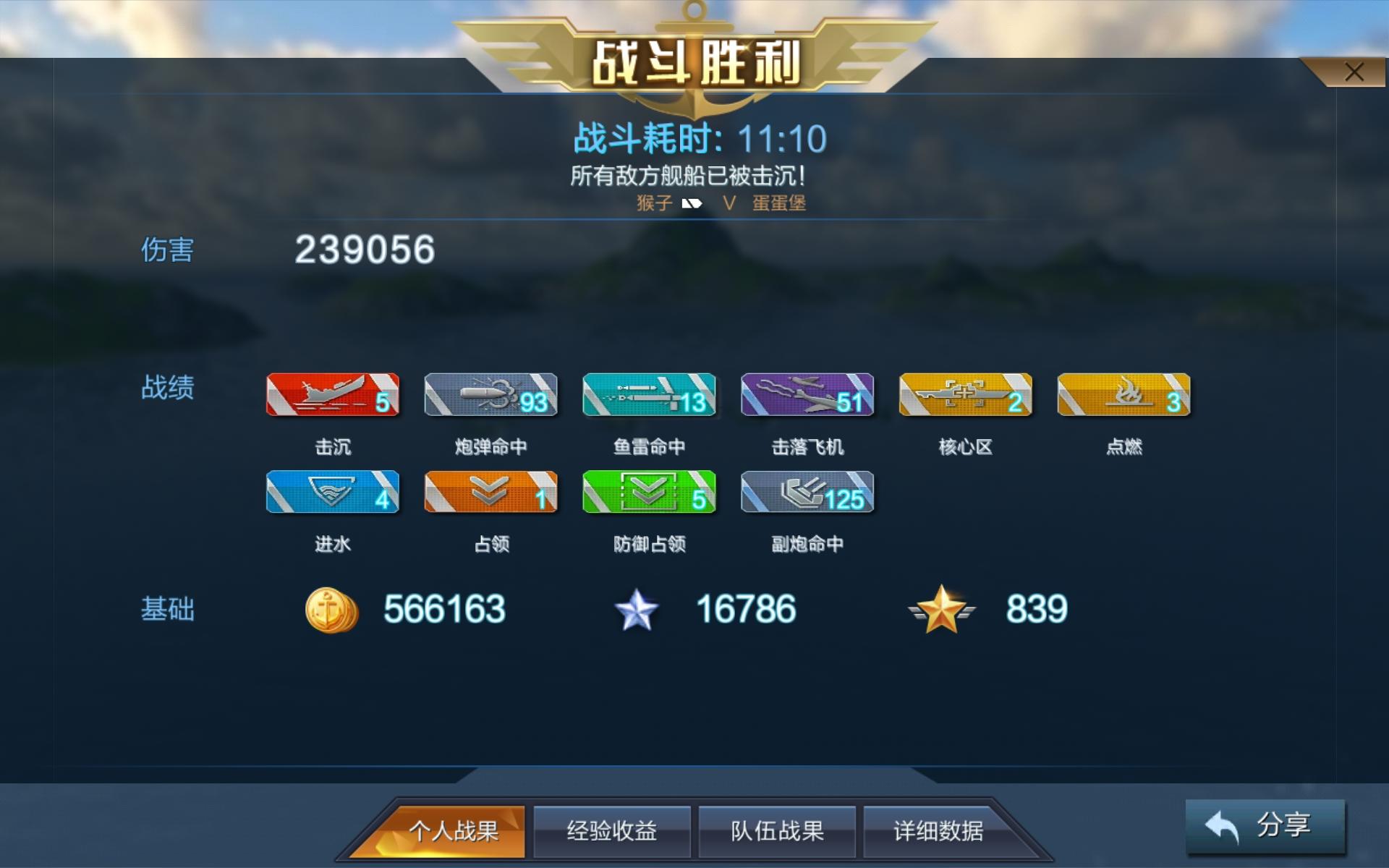Click the 击落飞机 planes shot down badge

point(807,395)
